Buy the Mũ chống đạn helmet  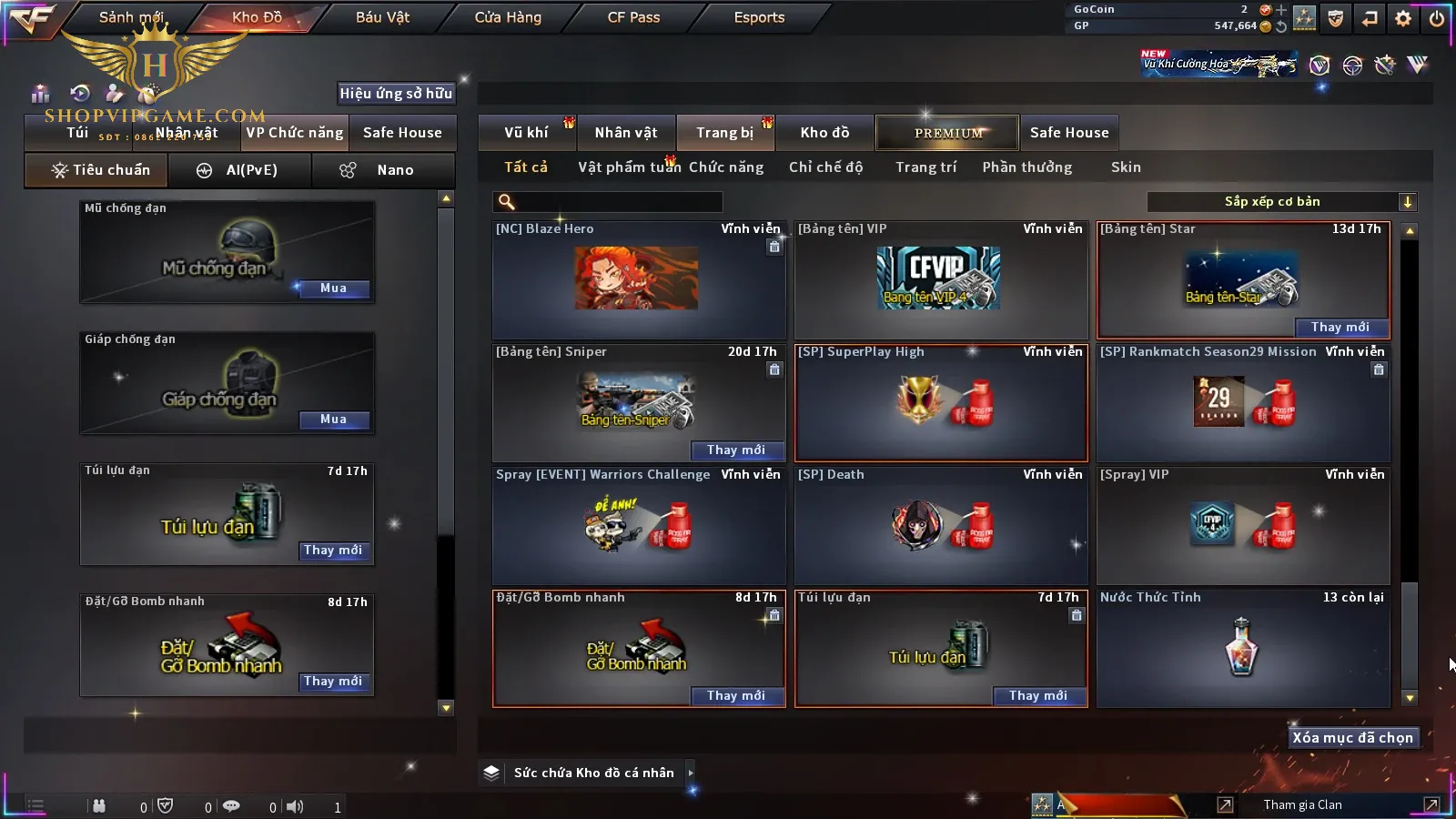[x=333, y=288]
